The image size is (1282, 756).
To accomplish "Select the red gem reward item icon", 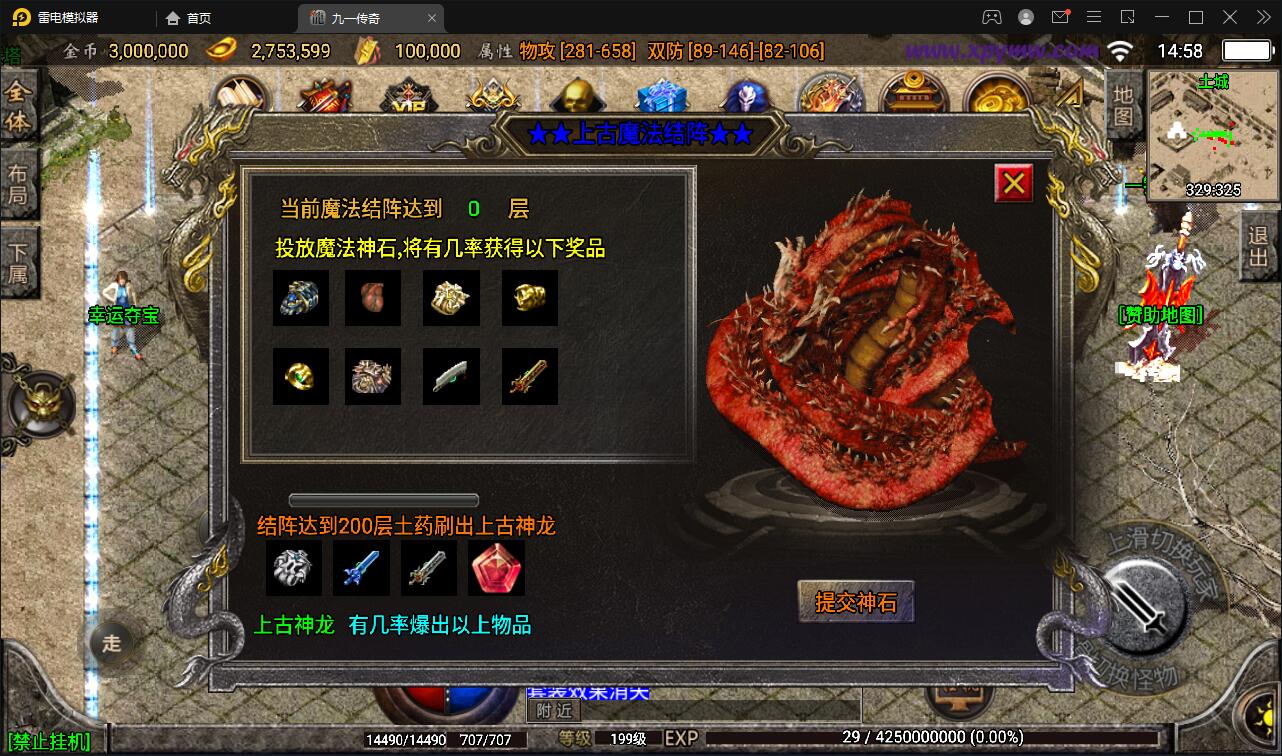I will (495, 567).
